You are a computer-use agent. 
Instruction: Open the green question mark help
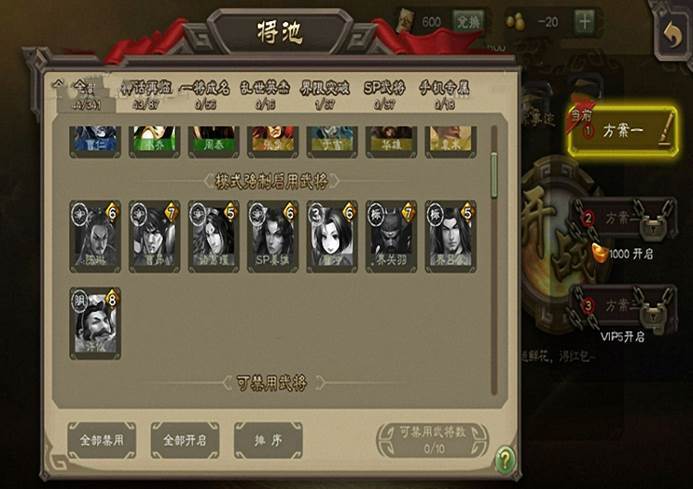tap(508, 460)
